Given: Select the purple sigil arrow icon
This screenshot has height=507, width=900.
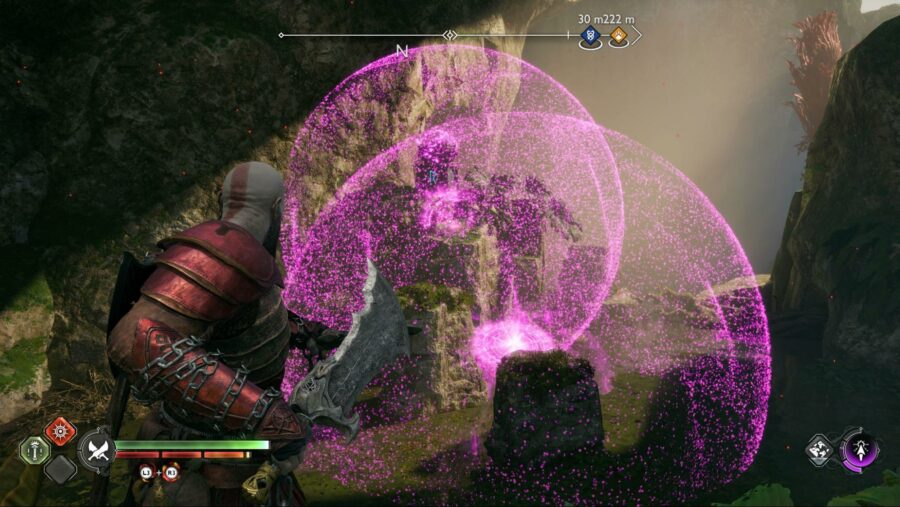Looking at the screenshot, I should [858, 449].
